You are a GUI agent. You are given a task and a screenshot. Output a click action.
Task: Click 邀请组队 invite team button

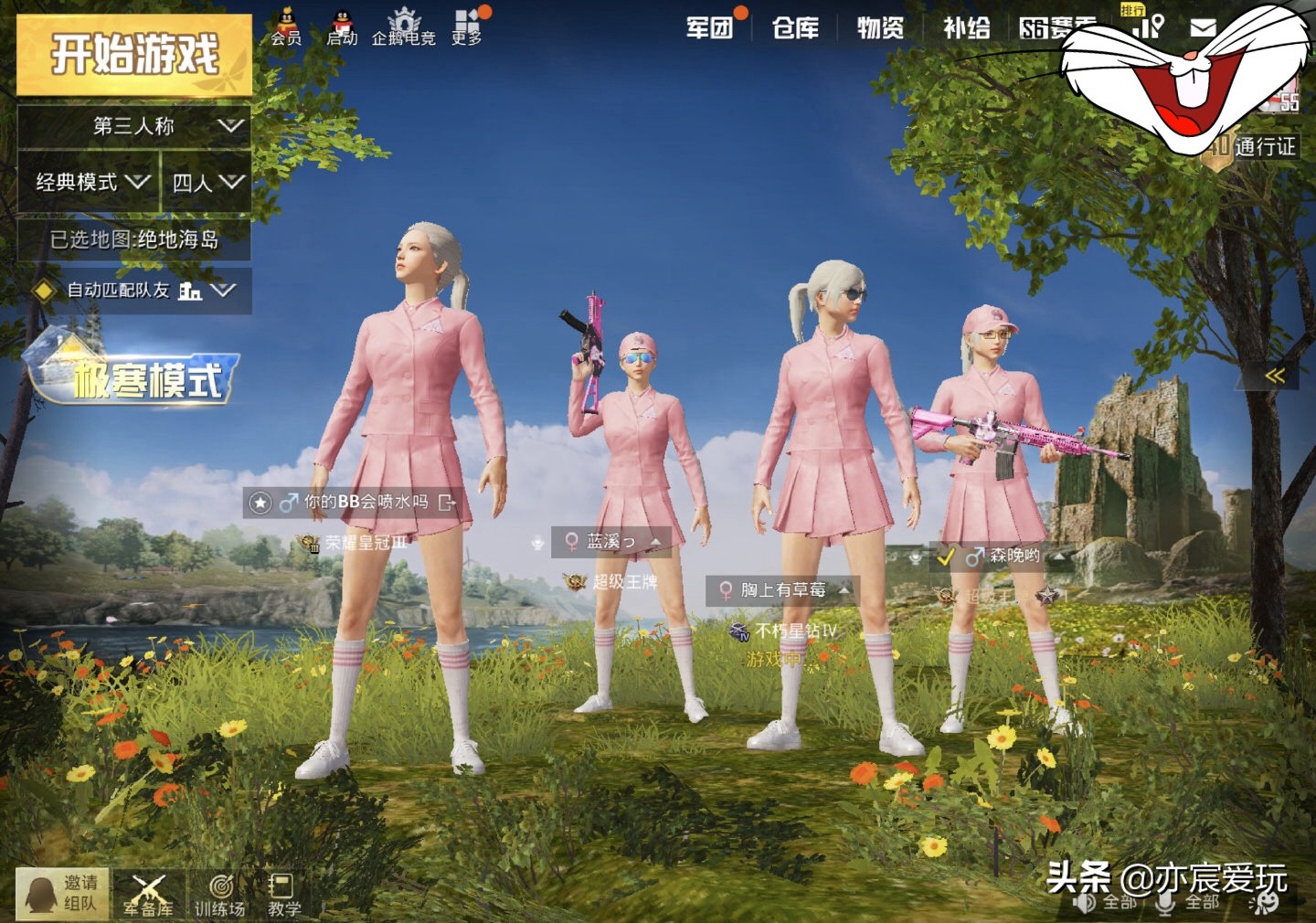62,893
